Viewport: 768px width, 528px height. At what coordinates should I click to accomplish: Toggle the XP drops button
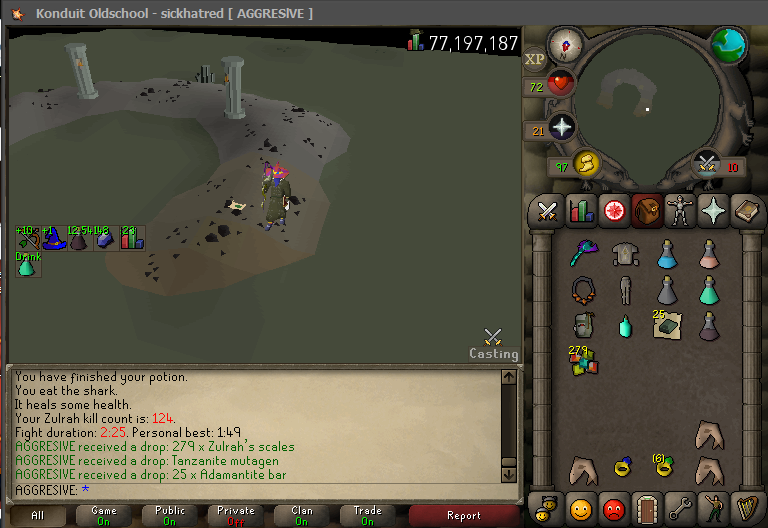535,60
